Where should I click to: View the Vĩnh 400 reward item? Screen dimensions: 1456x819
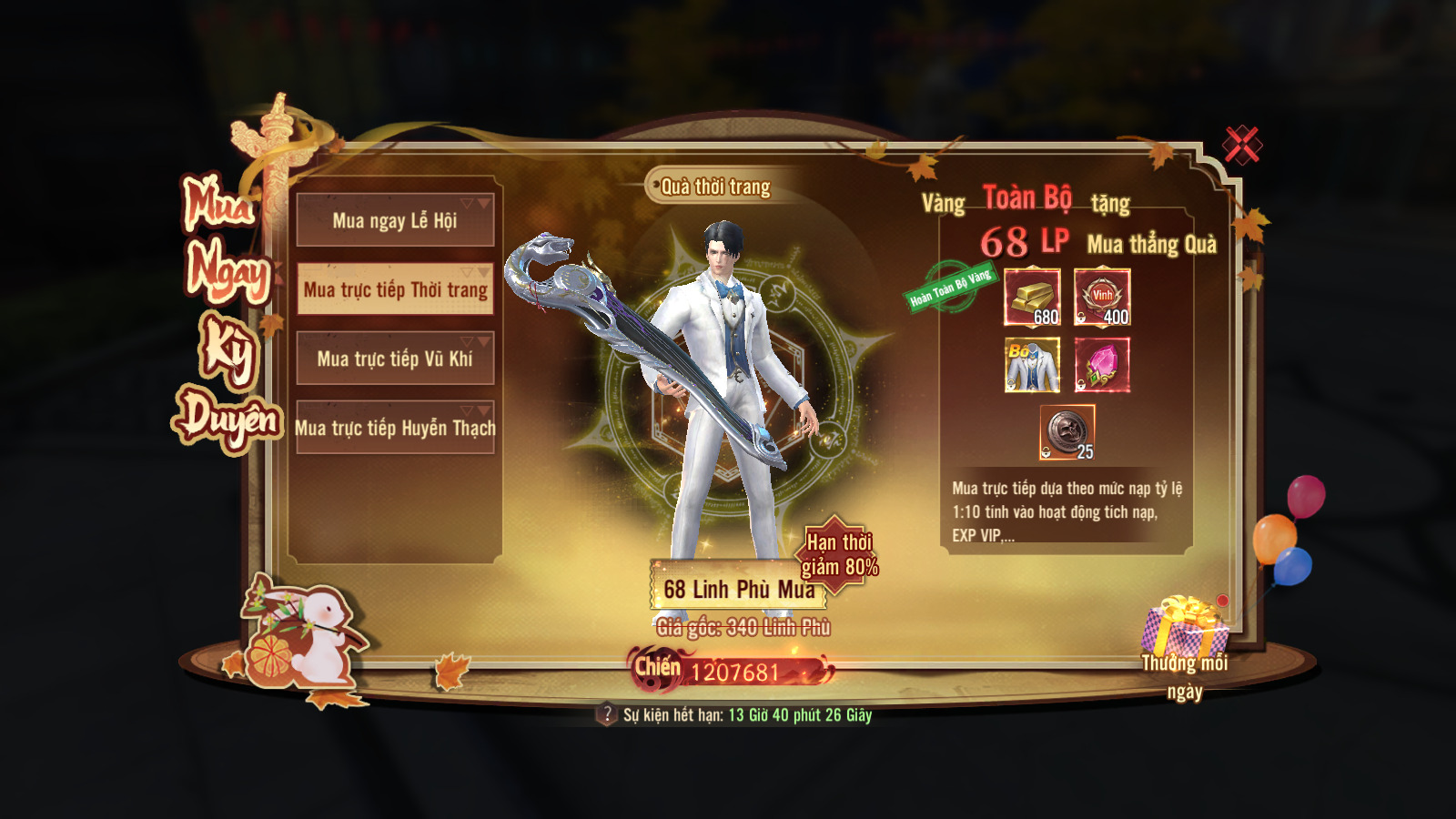pos(1102,298)
